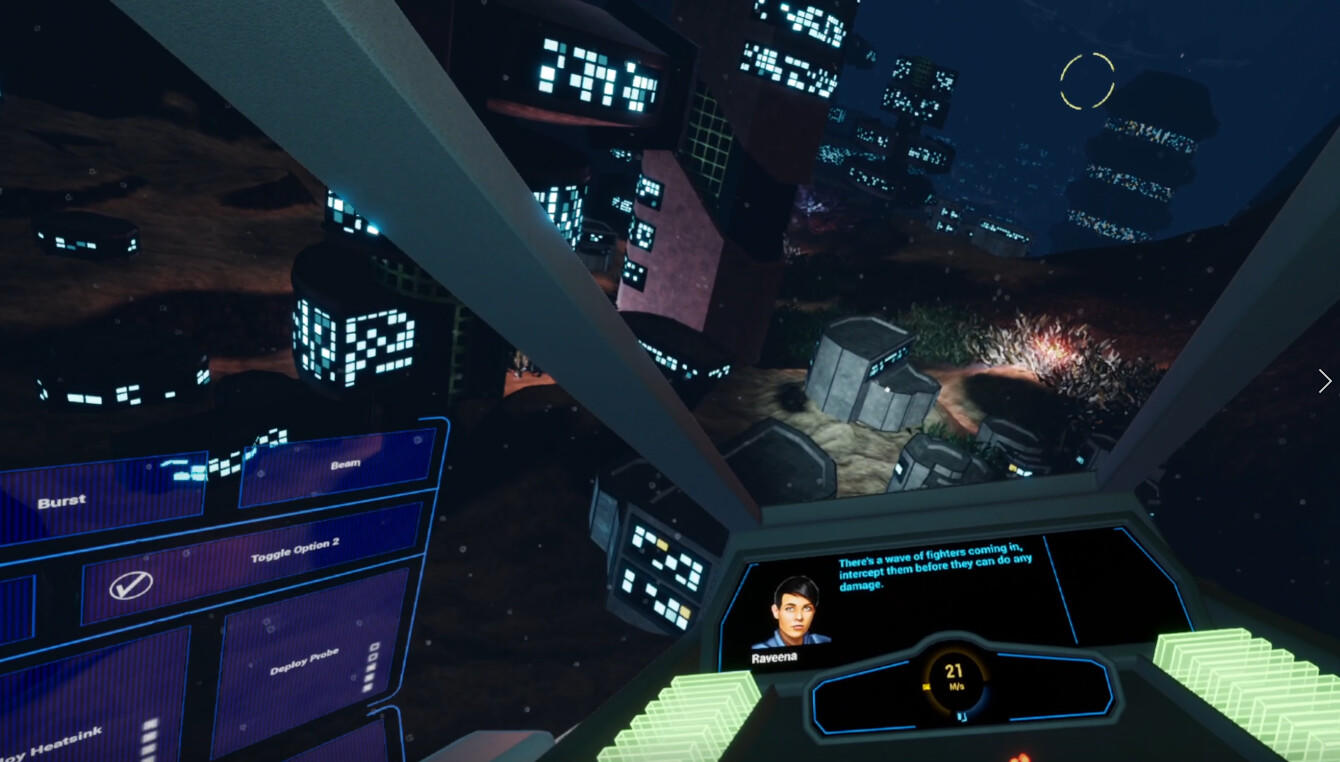This screenshot has height=762, width=1340.
Task: Click the right arrow chevron at screen edge
Action: [1324, 382]
